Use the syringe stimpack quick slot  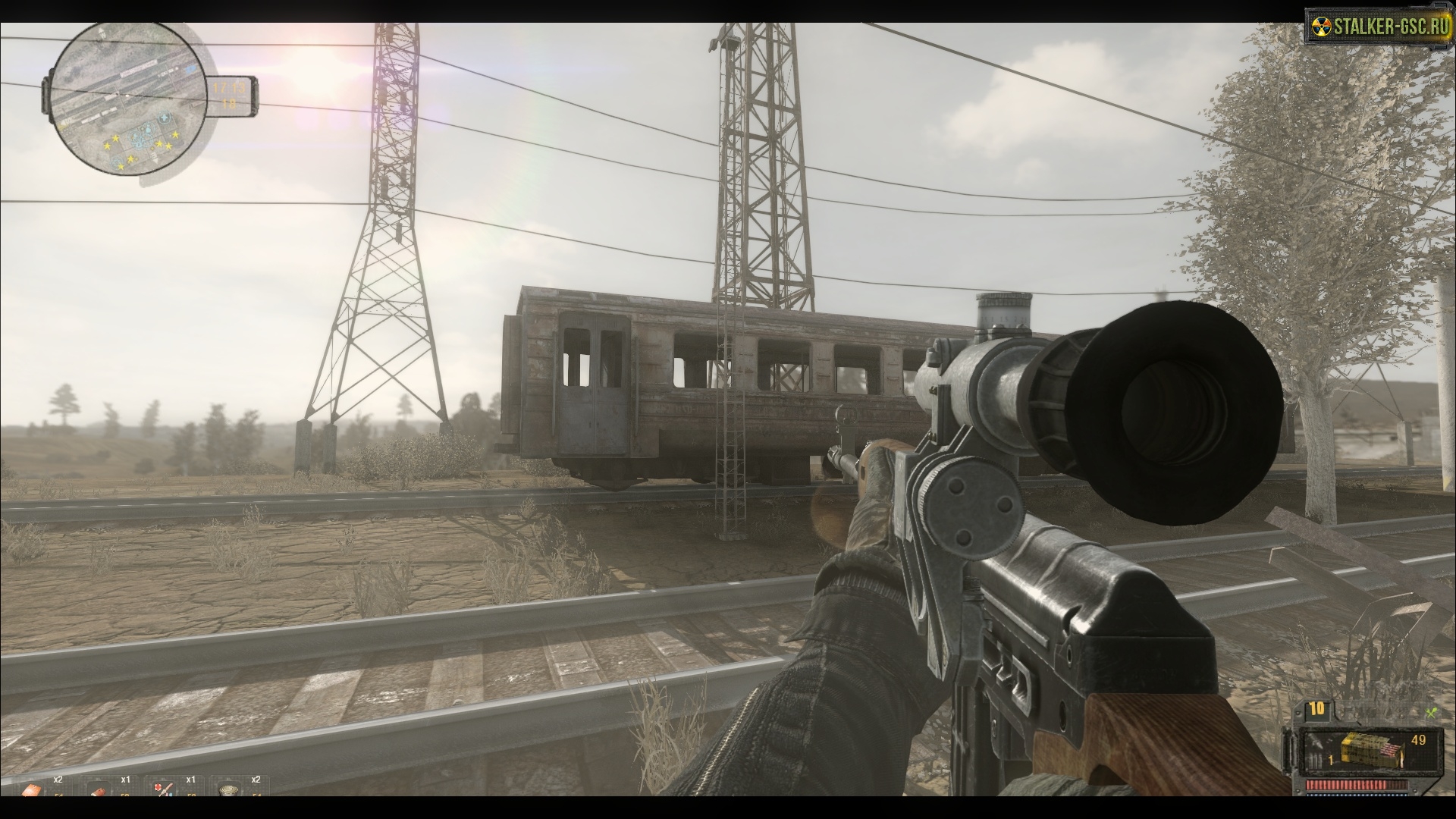[160, 791]
